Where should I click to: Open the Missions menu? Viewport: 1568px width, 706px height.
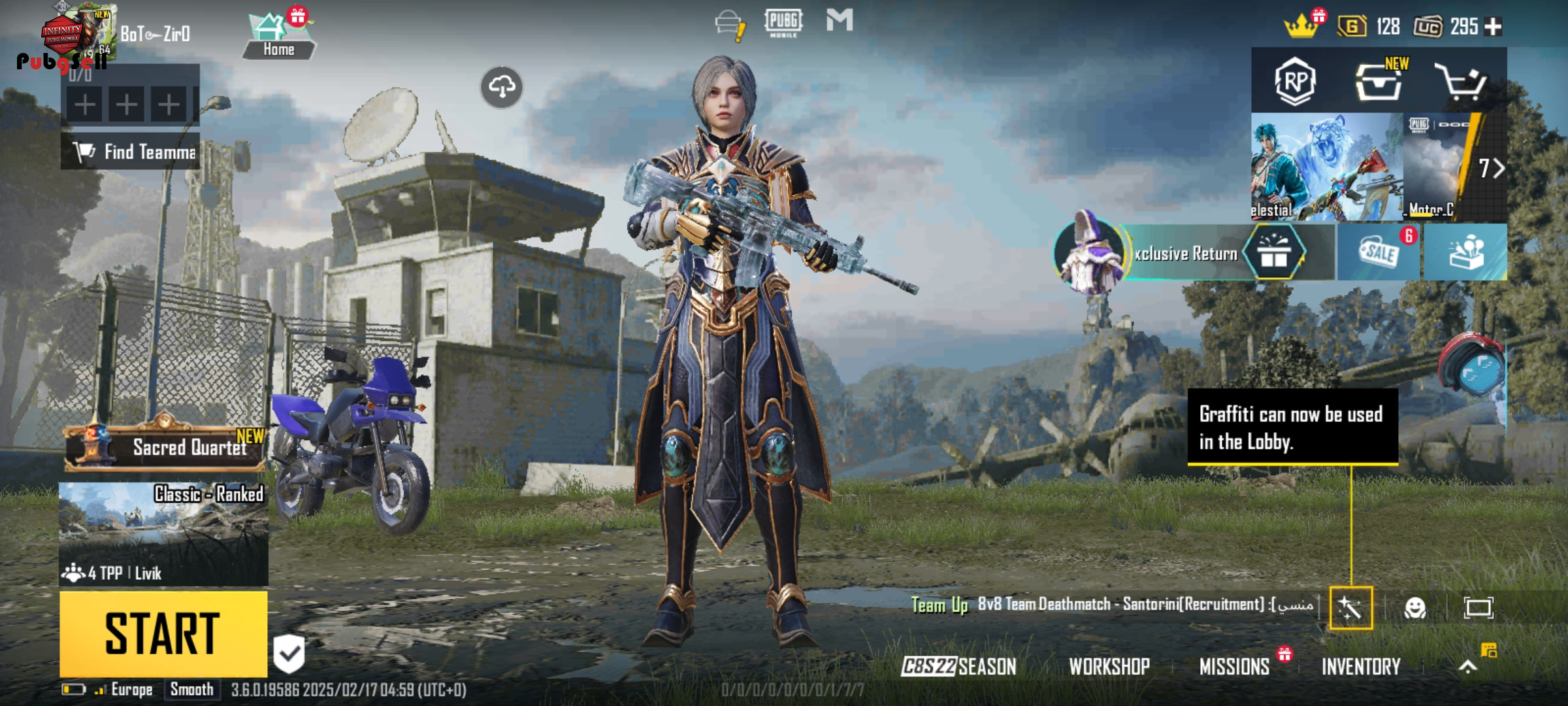click(x=1234, y=667)
